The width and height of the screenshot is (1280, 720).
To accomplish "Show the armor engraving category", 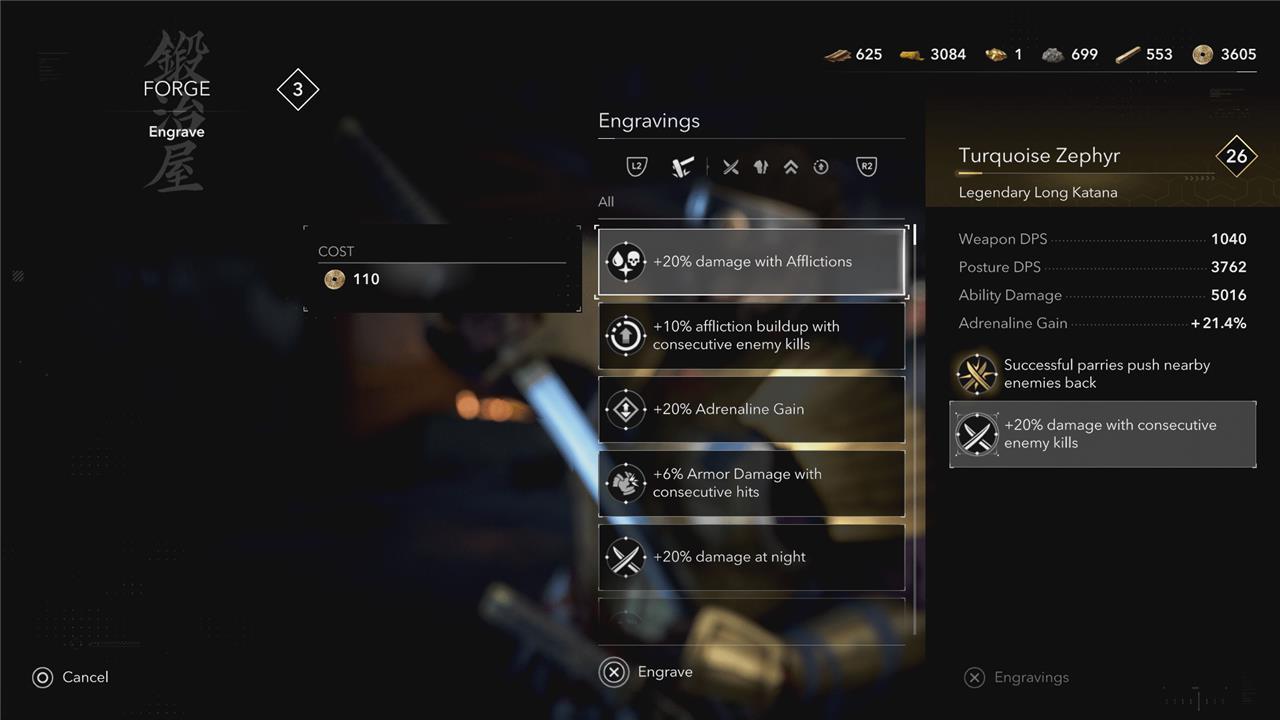I will (761, 167).
